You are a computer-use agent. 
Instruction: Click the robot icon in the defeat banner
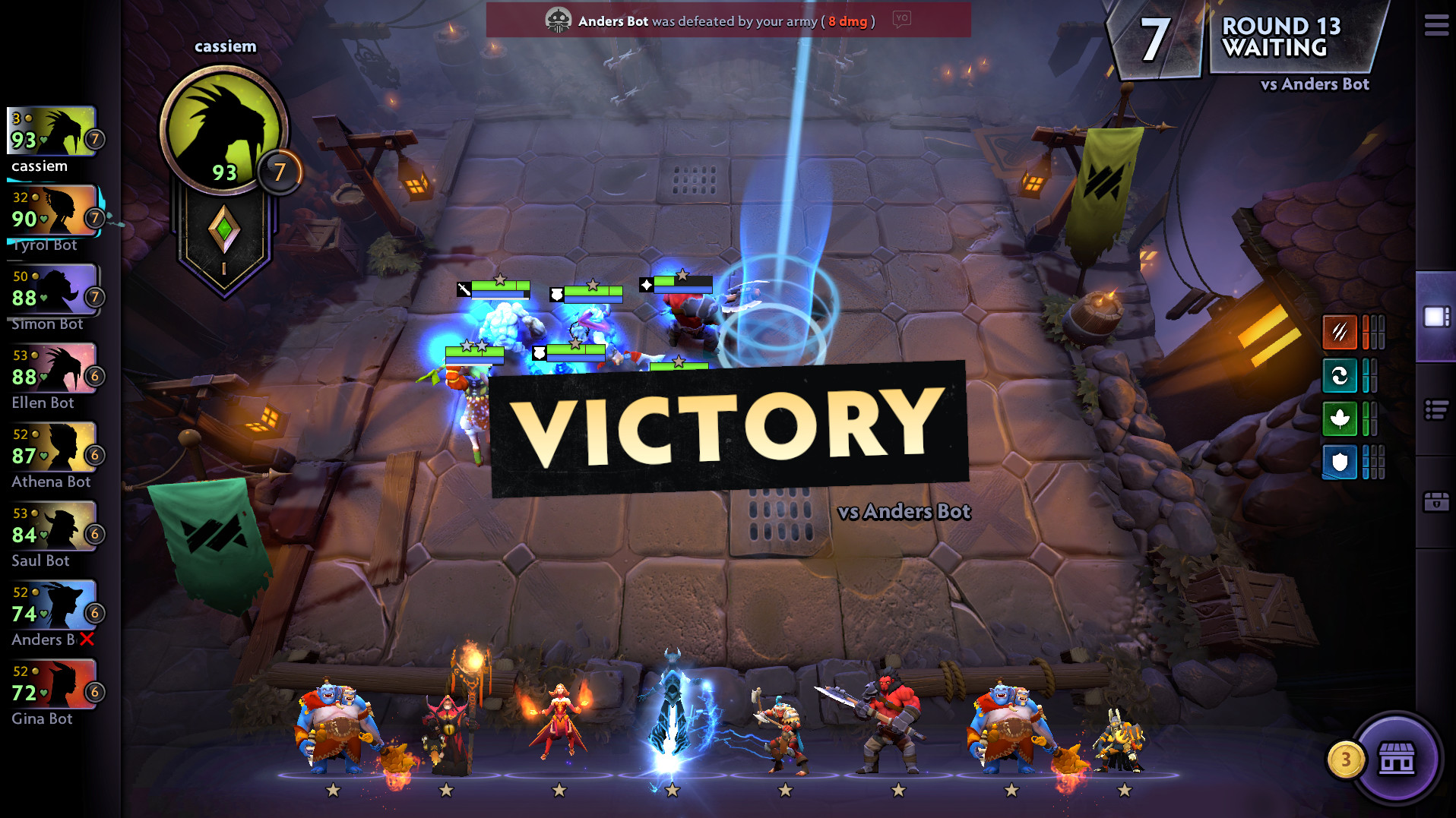pyautogui.click(x=560, y=20)
